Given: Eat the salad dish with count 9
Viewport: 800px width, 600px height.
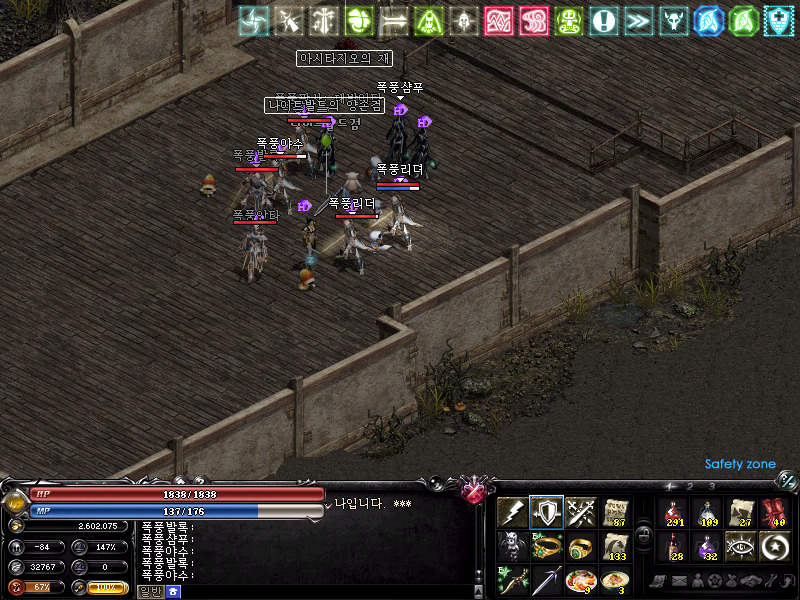Looking at the screenshot, I should coord(581,580).
